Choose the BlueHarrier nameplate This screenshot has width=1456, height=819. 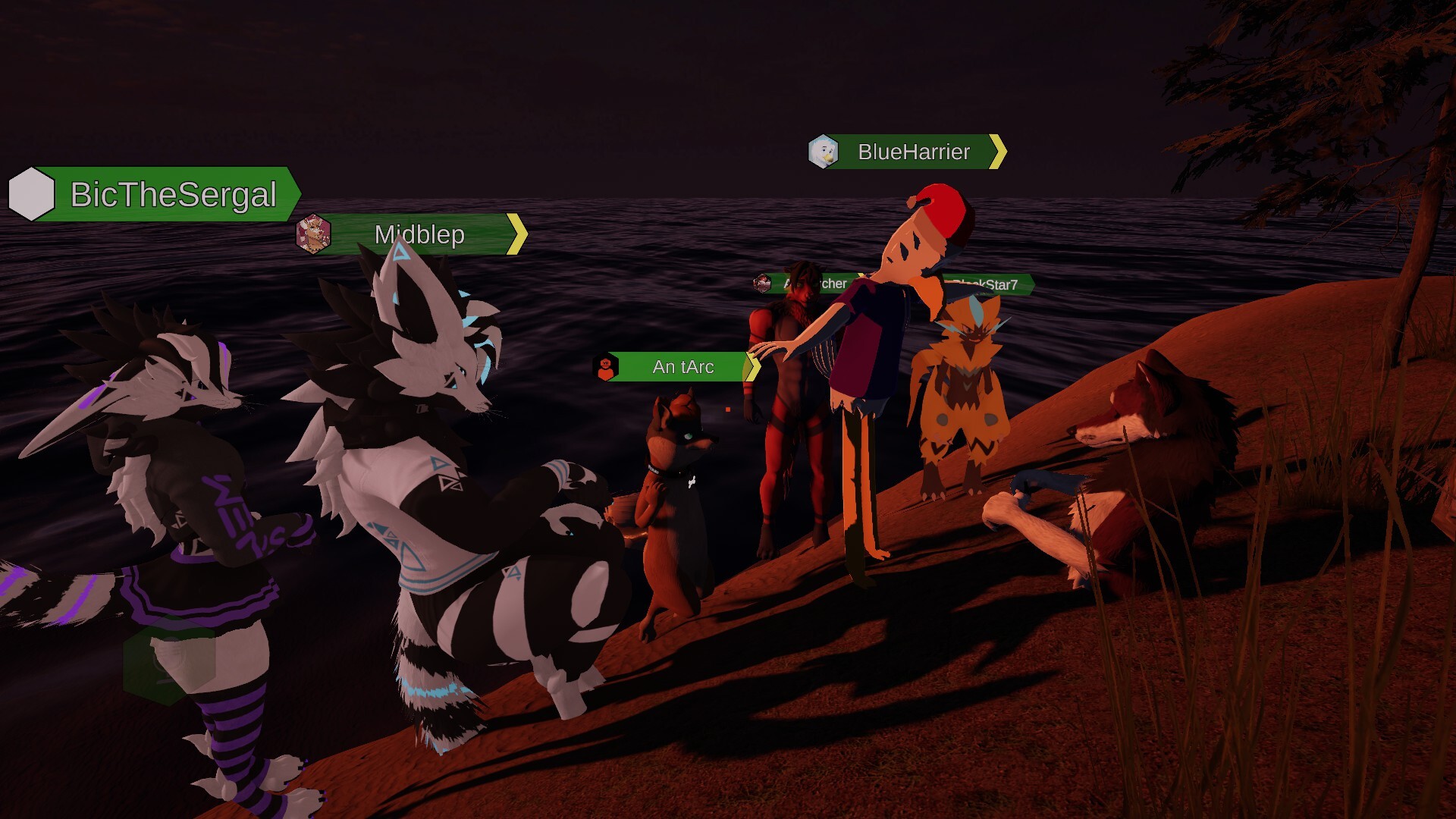click(914, 152)
